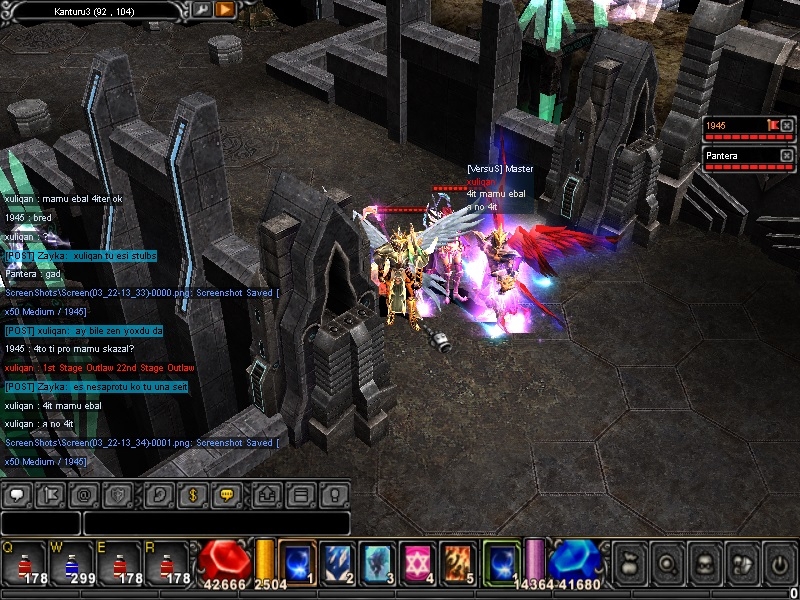Click the speech bubble chat button
The height and width of the screenshot is (600, 800).
pos(17,494)
